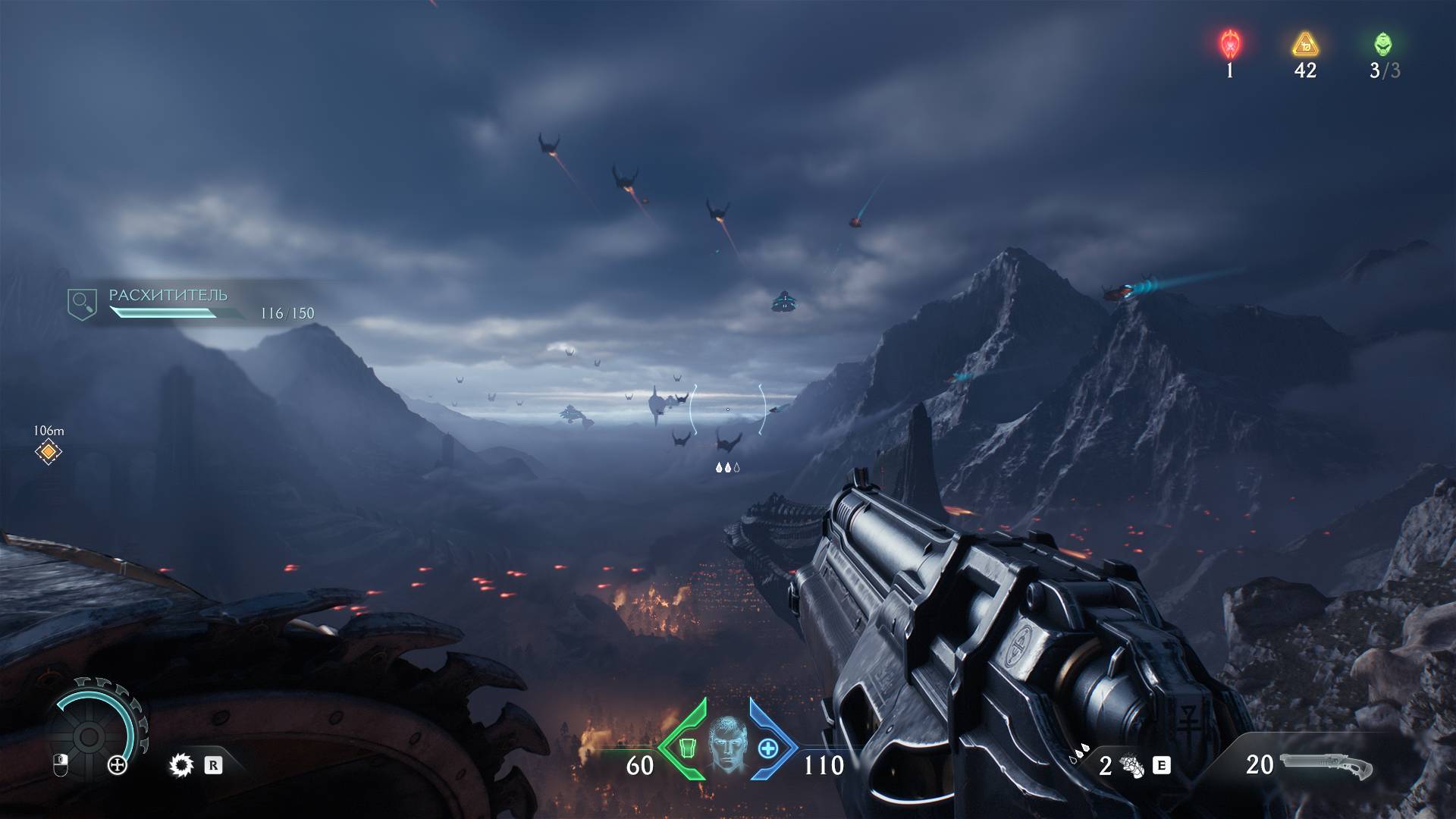Select the green armor icon

[x=686, y=748]
